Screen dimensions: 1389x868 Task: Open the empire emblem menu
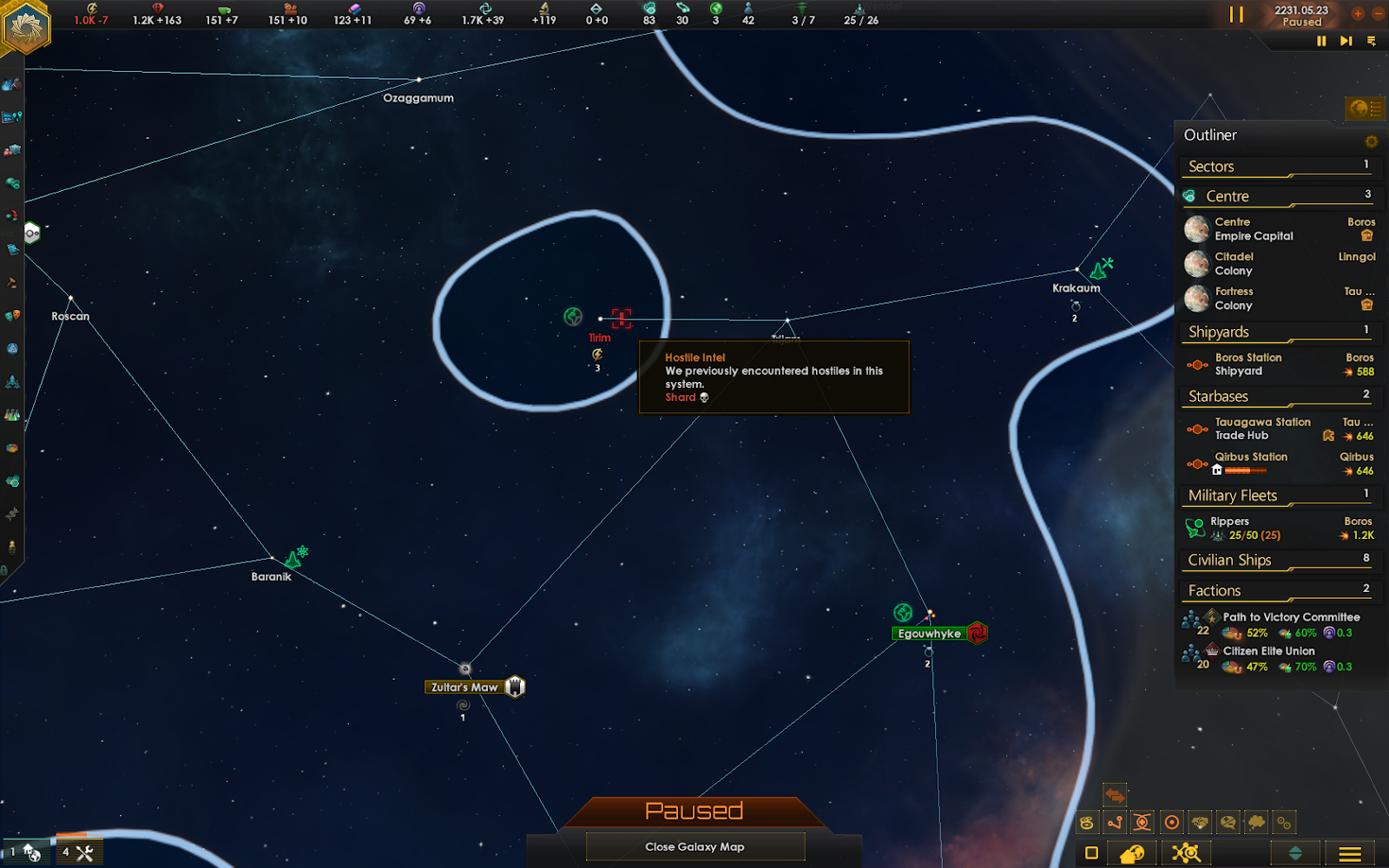click(x=27, y=28)
